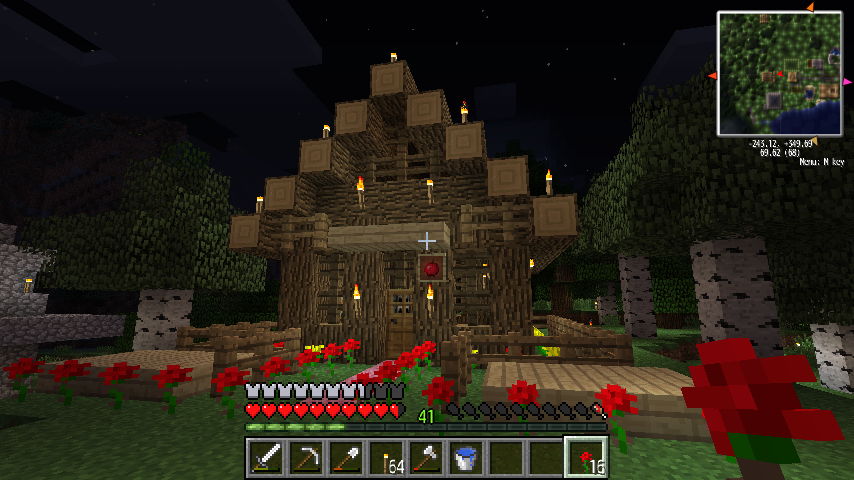
Task: Select the iron pickaxe hotbar slot
Action: coord(305,457)
